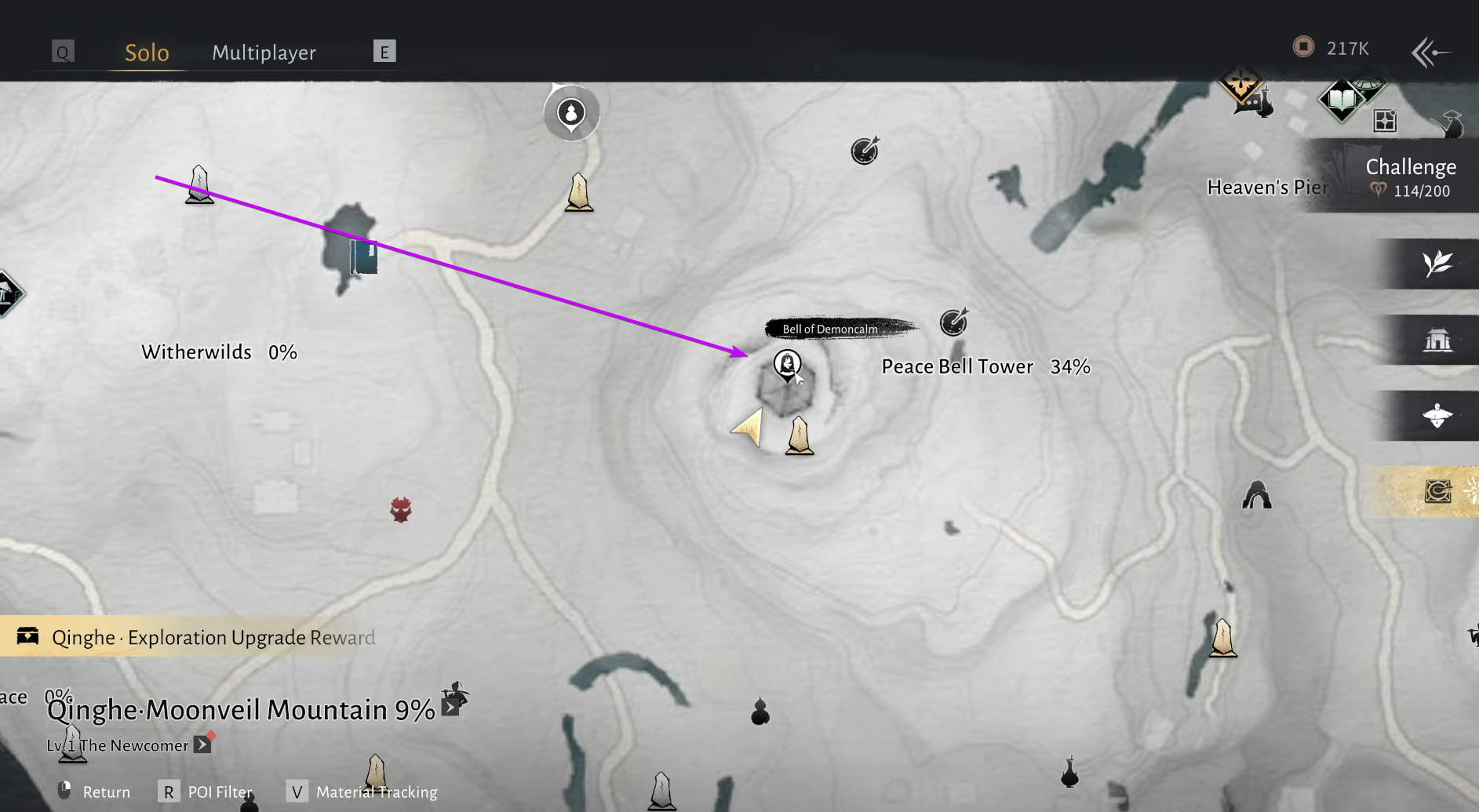Click the archery target icon near Peace Bell Tower
The image size is (1479, 812).
click(954, 322)
